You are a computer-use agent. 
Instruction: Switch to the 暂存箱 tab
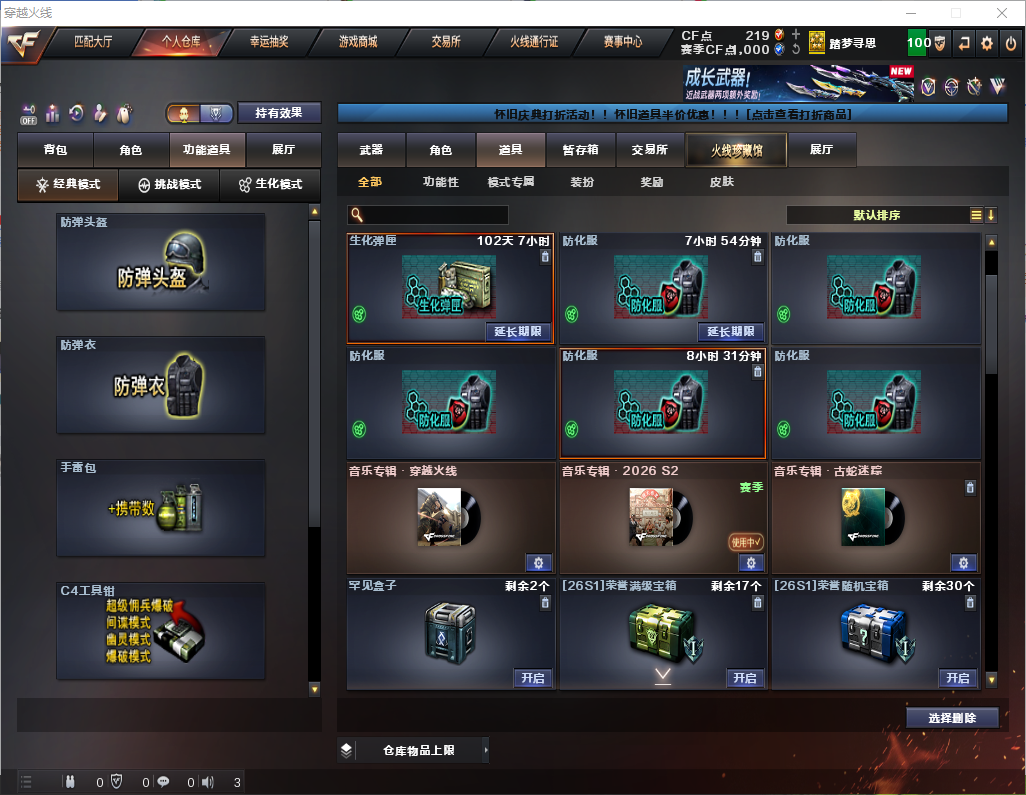coord(580,150)
